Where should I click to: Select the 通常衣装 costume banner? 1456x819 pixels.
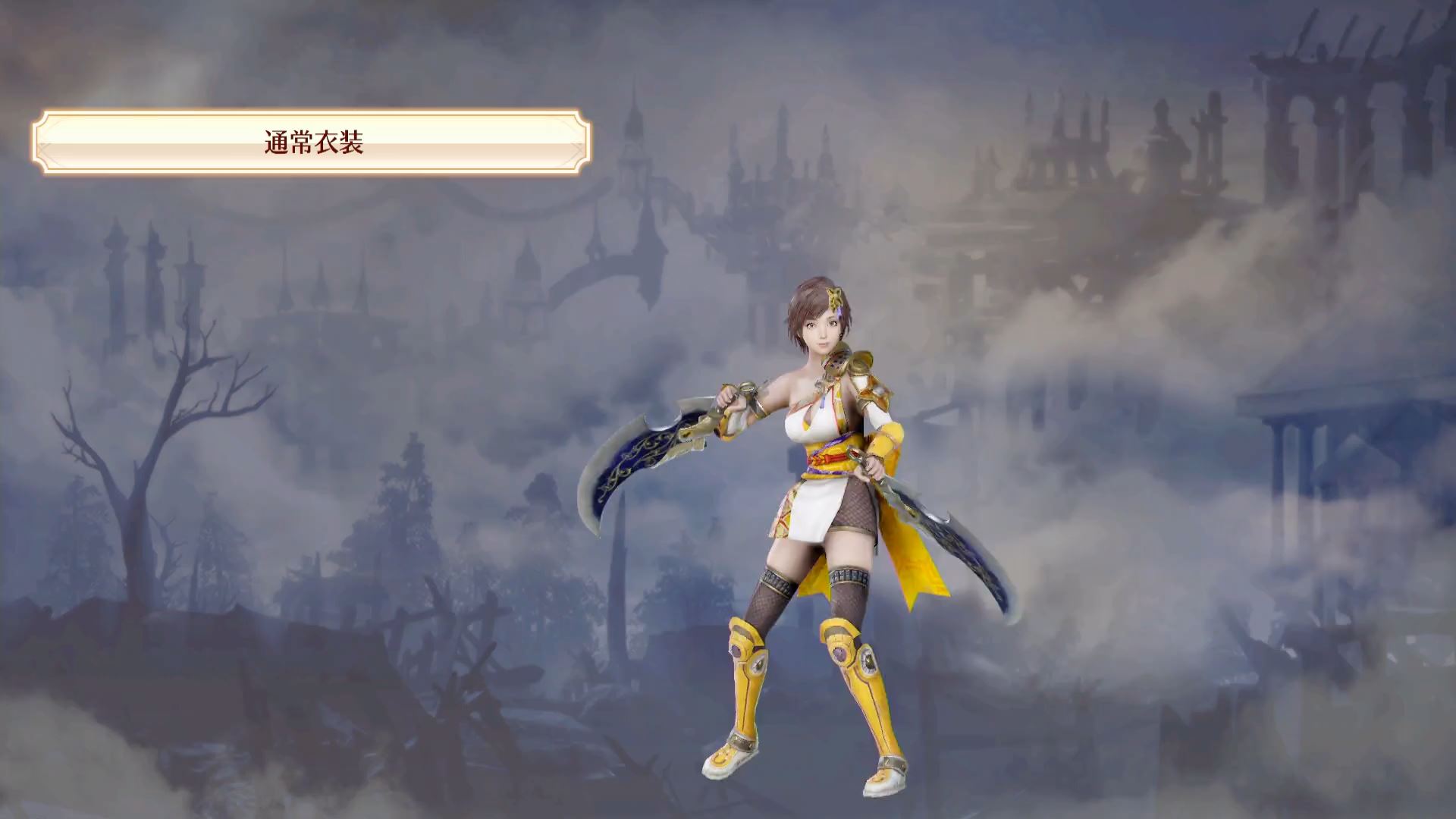pos(312,143)
